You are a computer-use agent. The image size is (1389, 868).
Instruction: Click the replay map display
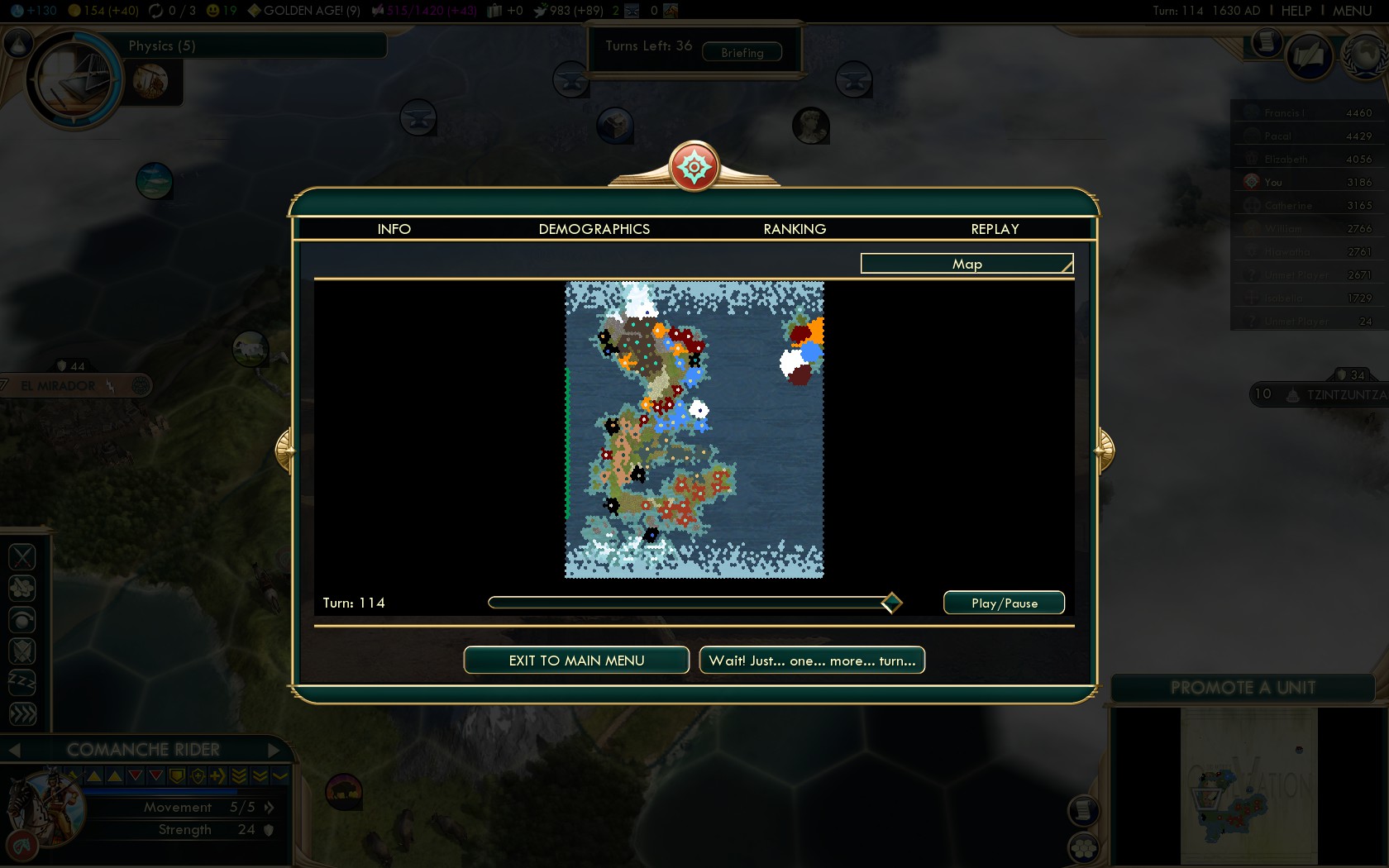694,430
